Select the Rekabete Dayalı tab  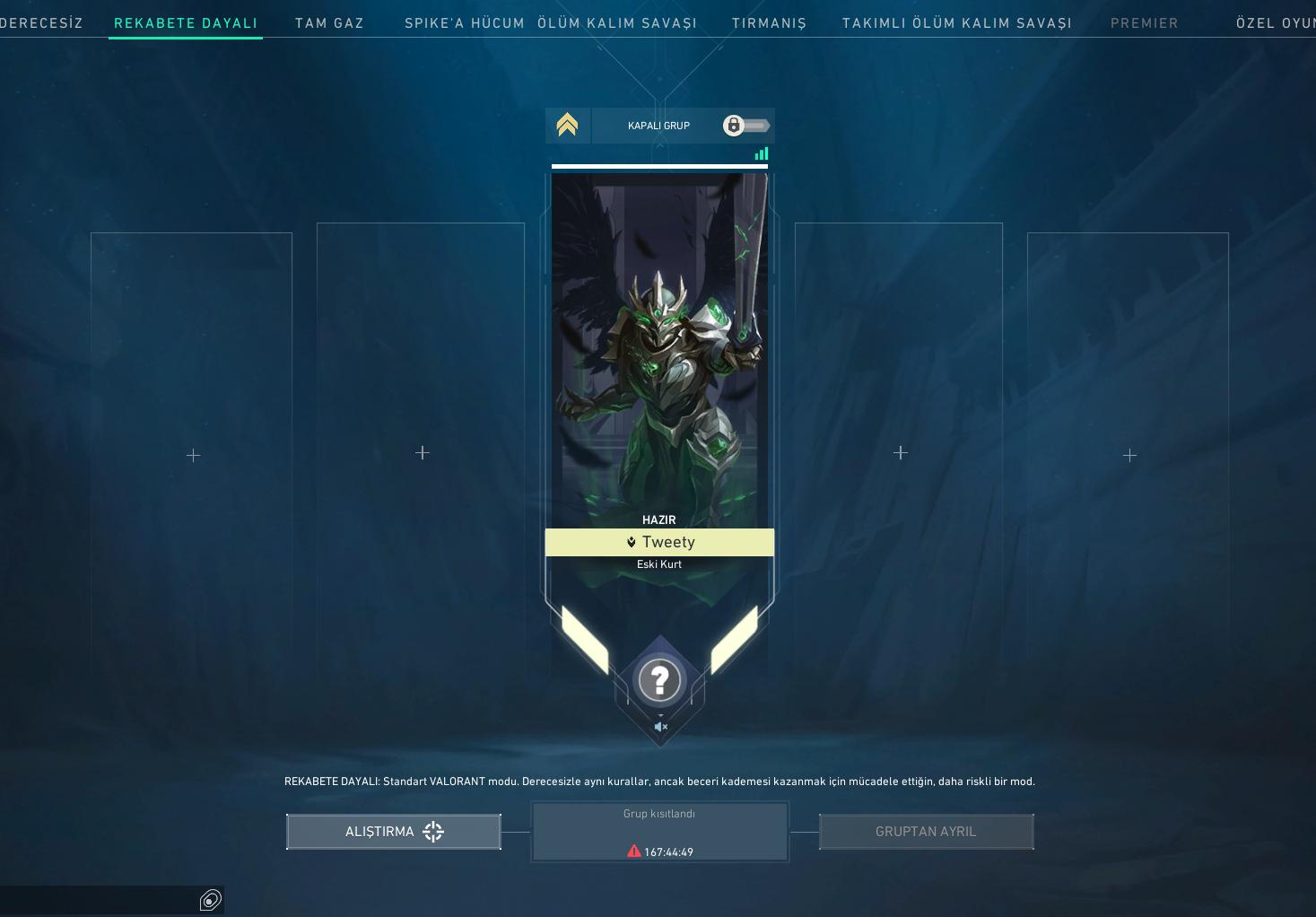coord(186,23)
